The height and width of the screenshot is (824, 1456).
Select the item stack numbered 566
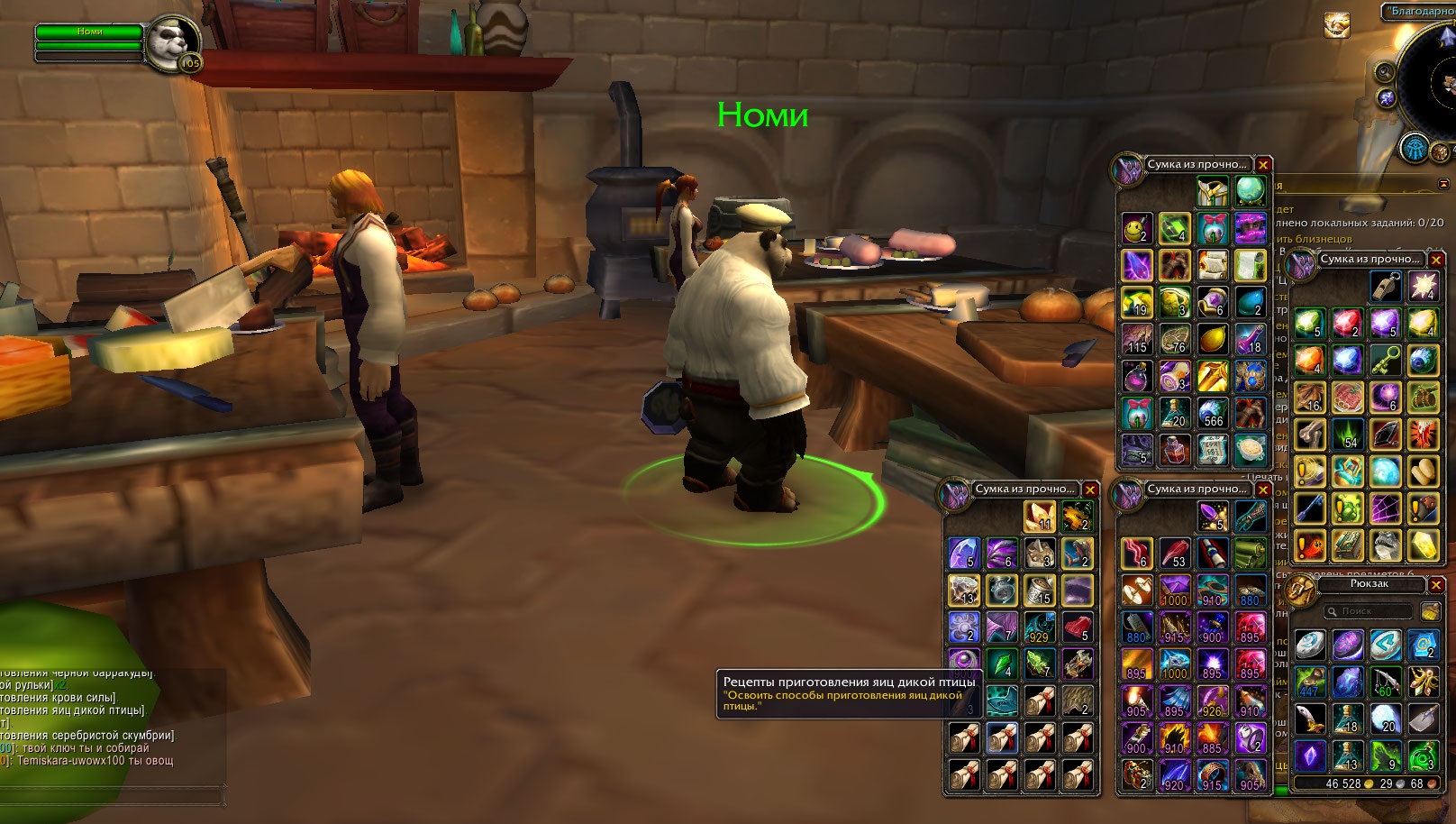tap(1213, 414)
